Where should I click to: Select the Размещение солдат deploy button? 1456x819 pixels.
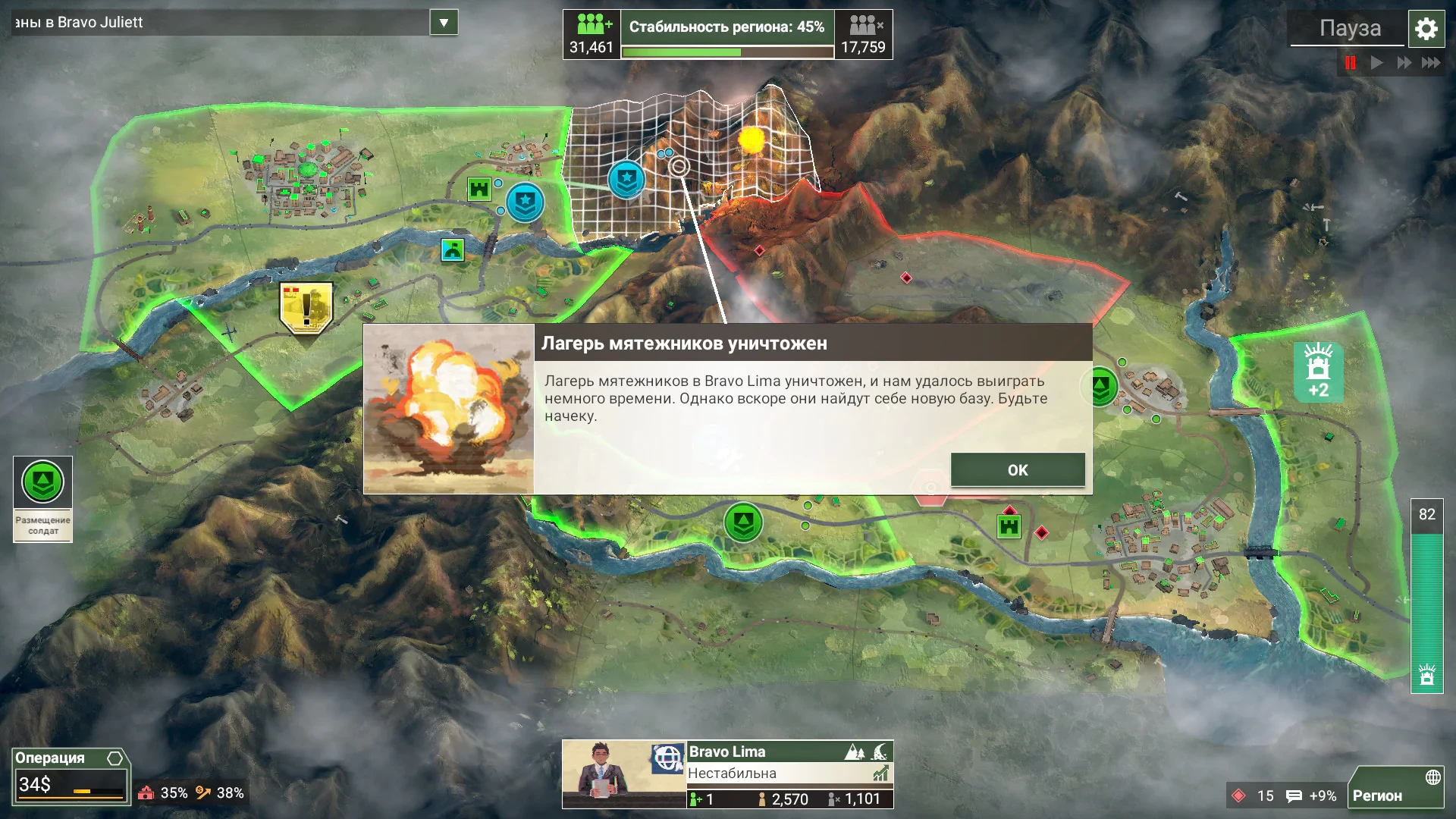[42, 498]
